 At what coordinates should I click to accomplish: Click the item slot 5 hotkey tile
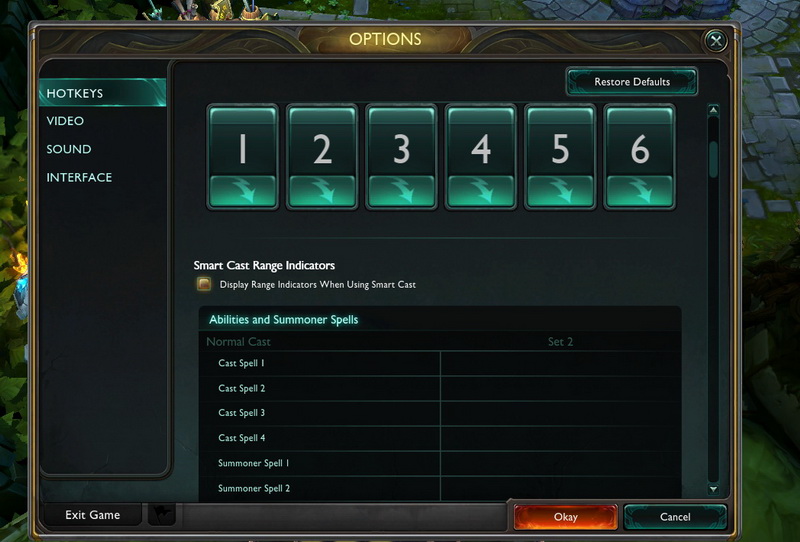click(x=561, y=156)
